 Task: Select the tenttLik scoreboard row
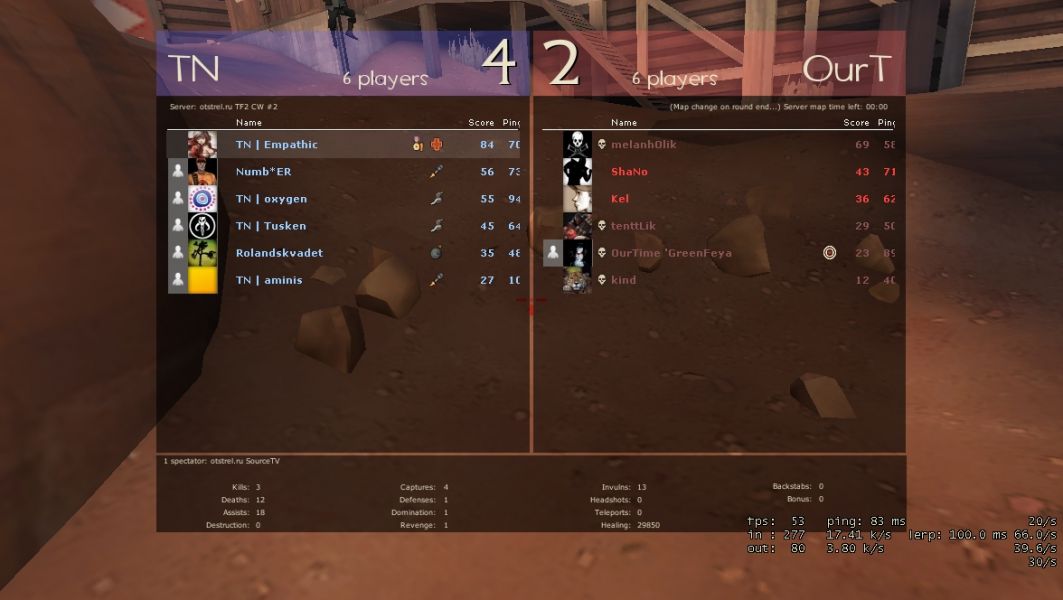633,226
